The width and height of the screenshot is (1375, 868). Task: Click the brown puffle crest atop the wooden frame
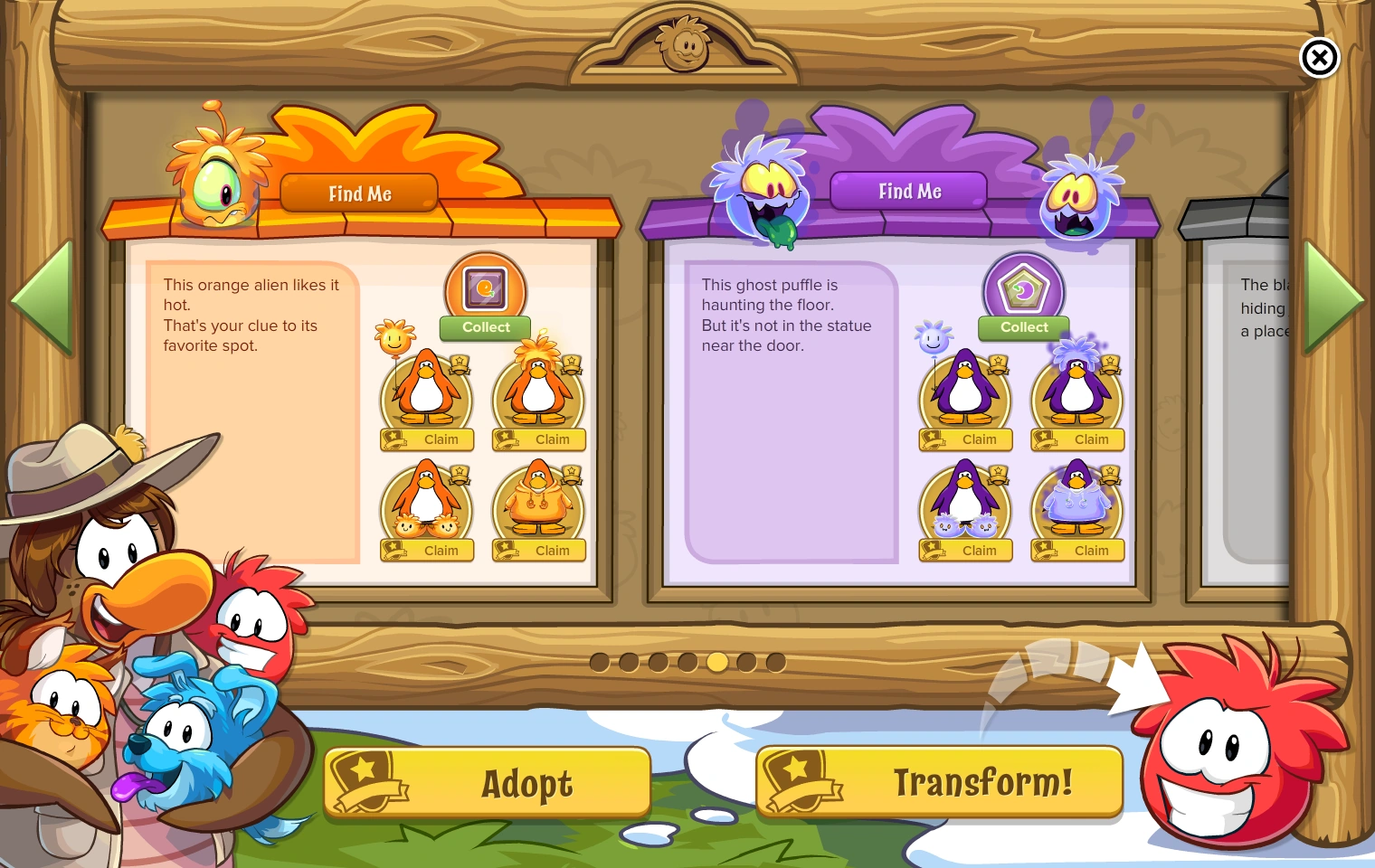pos(686,42)
